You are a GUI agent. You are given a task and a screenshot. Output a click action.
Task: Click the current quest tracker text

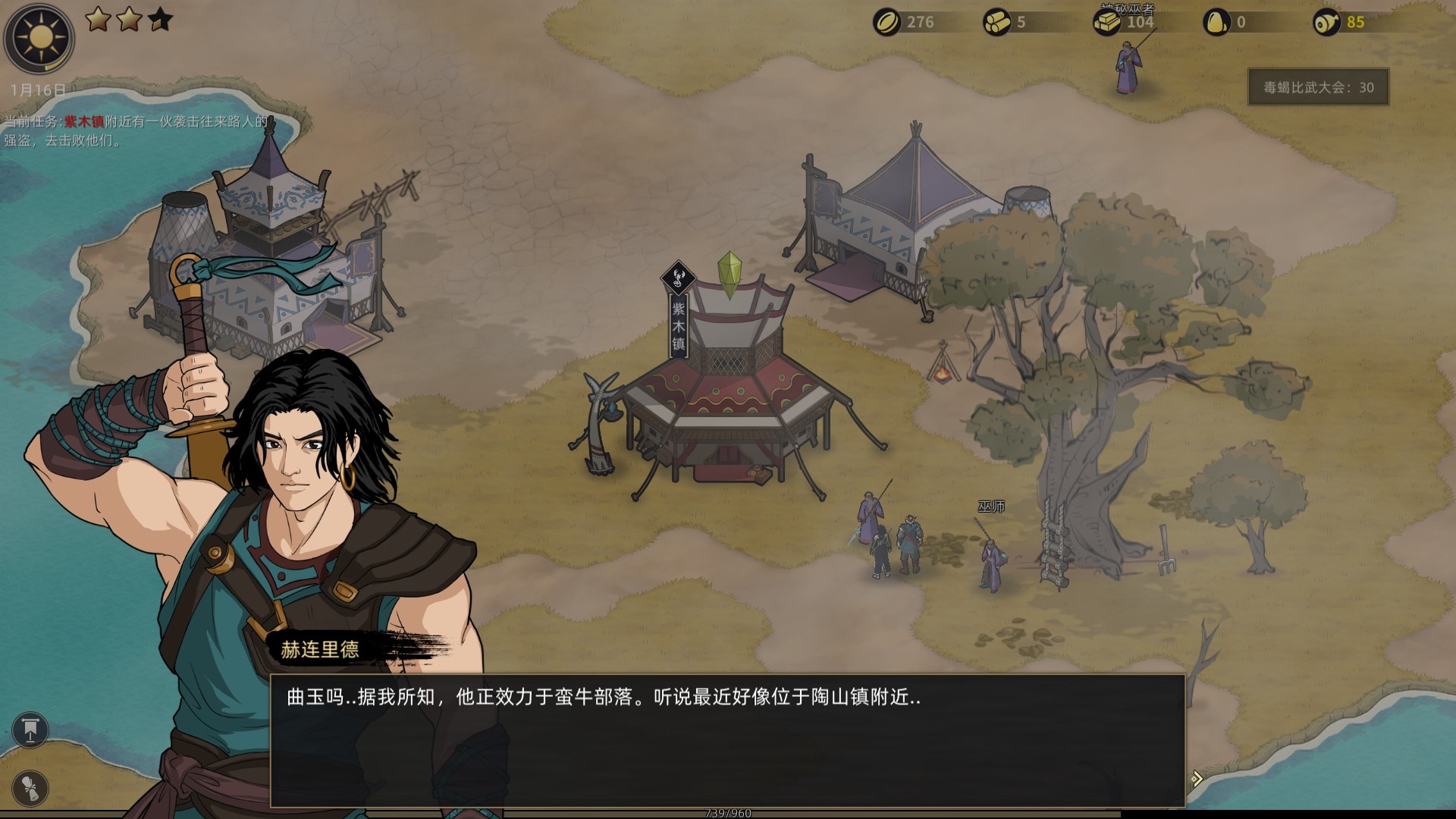tap(136, 130)
